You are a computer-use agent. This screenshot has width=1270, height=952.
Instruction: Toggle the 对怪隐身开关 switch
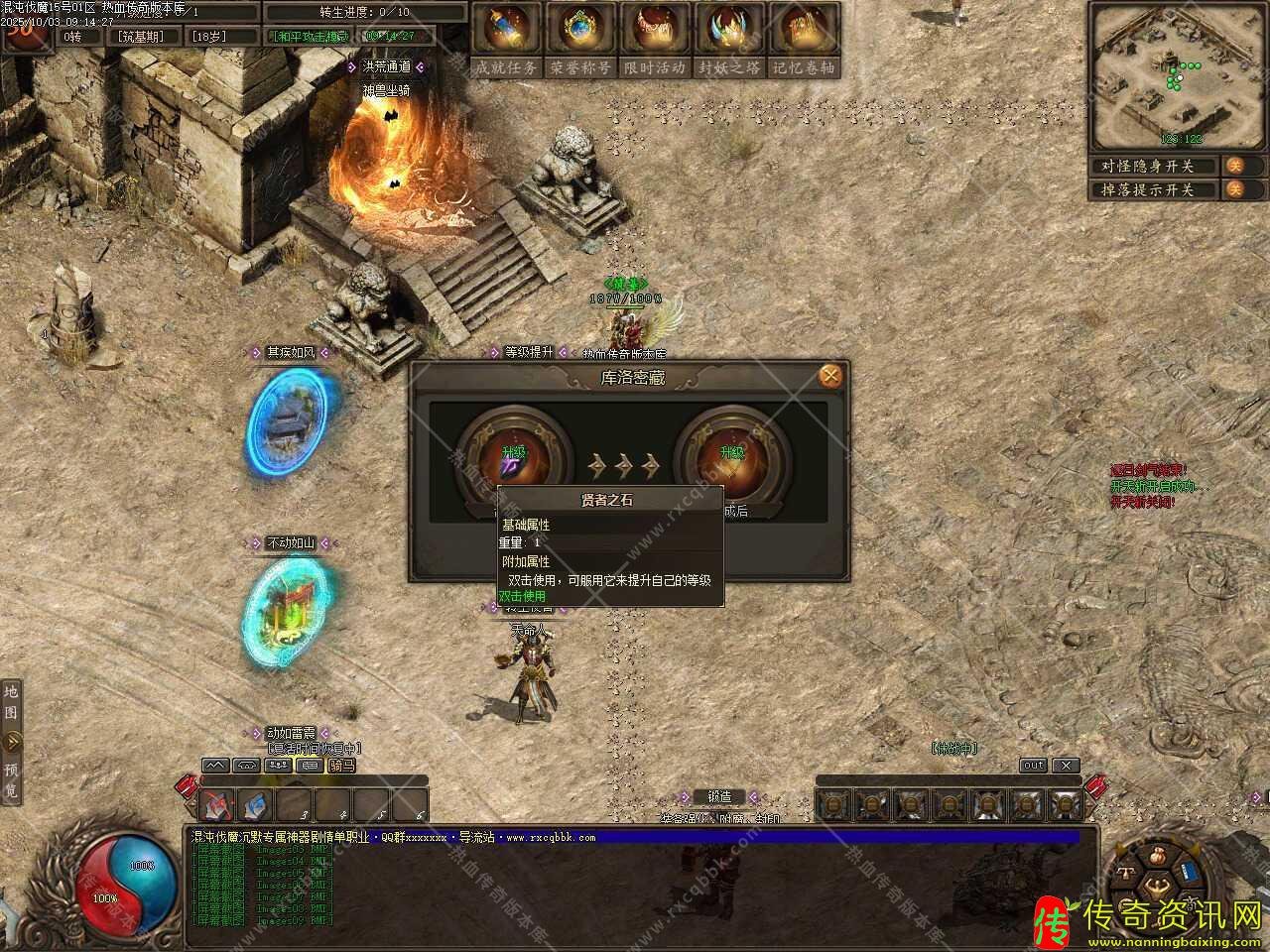1234,166
